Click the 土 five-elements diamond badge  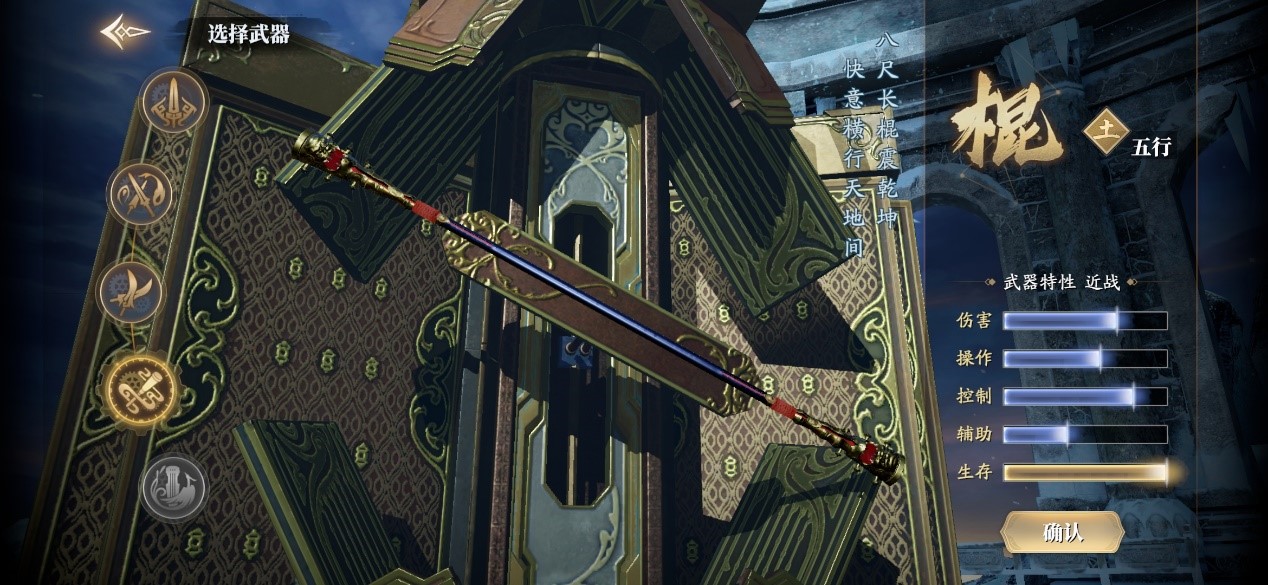(1106, 130)
